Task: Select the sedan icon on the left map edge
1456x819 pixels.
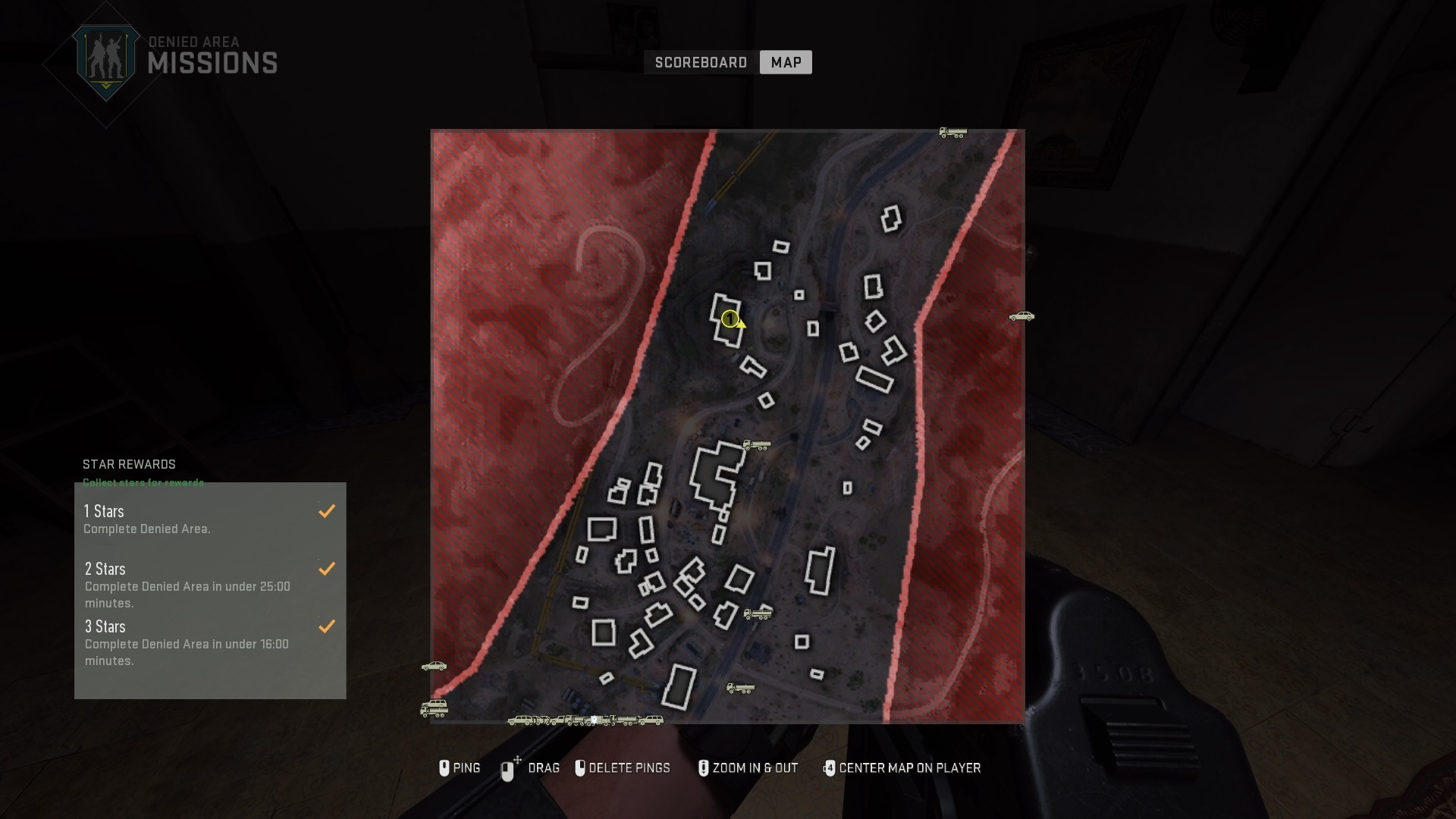Action: point(435,667)
